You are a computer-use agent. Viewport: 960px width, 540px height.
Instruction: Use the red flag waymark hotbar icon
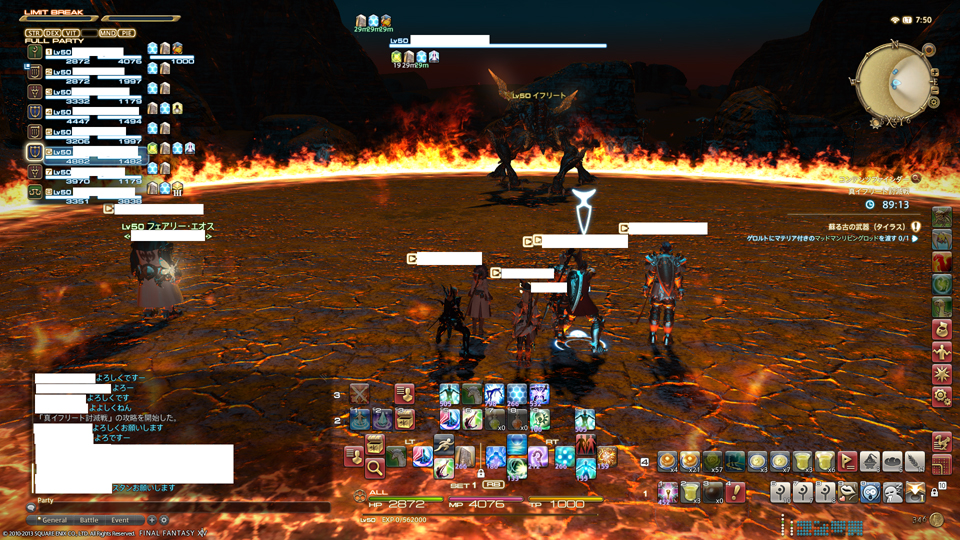point(849,461)
